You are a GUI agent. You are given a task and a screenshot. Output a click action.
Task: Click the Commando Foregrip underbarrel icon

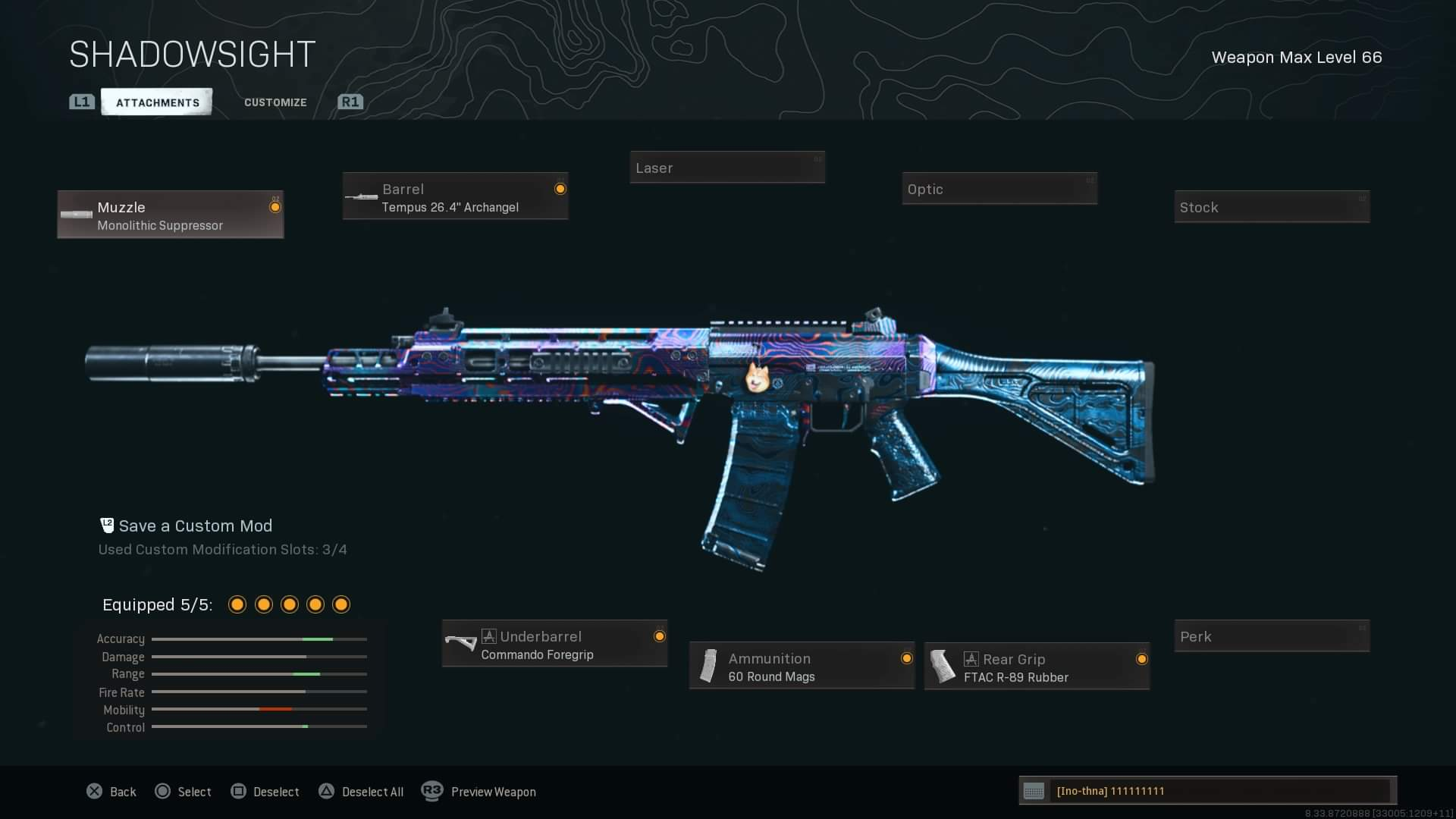pyautogui.click(x=463, y=643)
